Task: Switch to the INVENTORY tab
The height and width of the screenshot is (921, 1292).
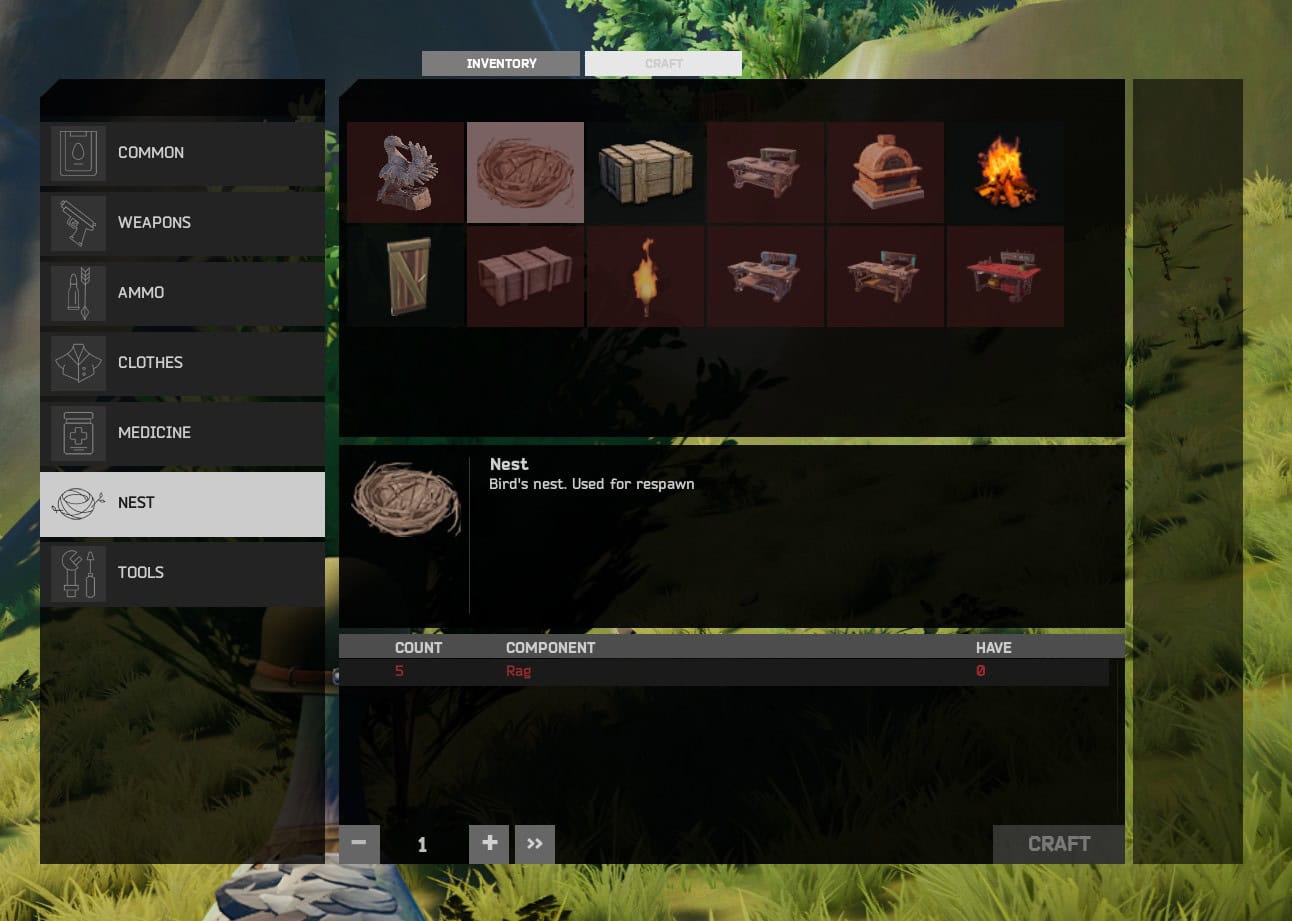Action: click(x=500, y=63)
